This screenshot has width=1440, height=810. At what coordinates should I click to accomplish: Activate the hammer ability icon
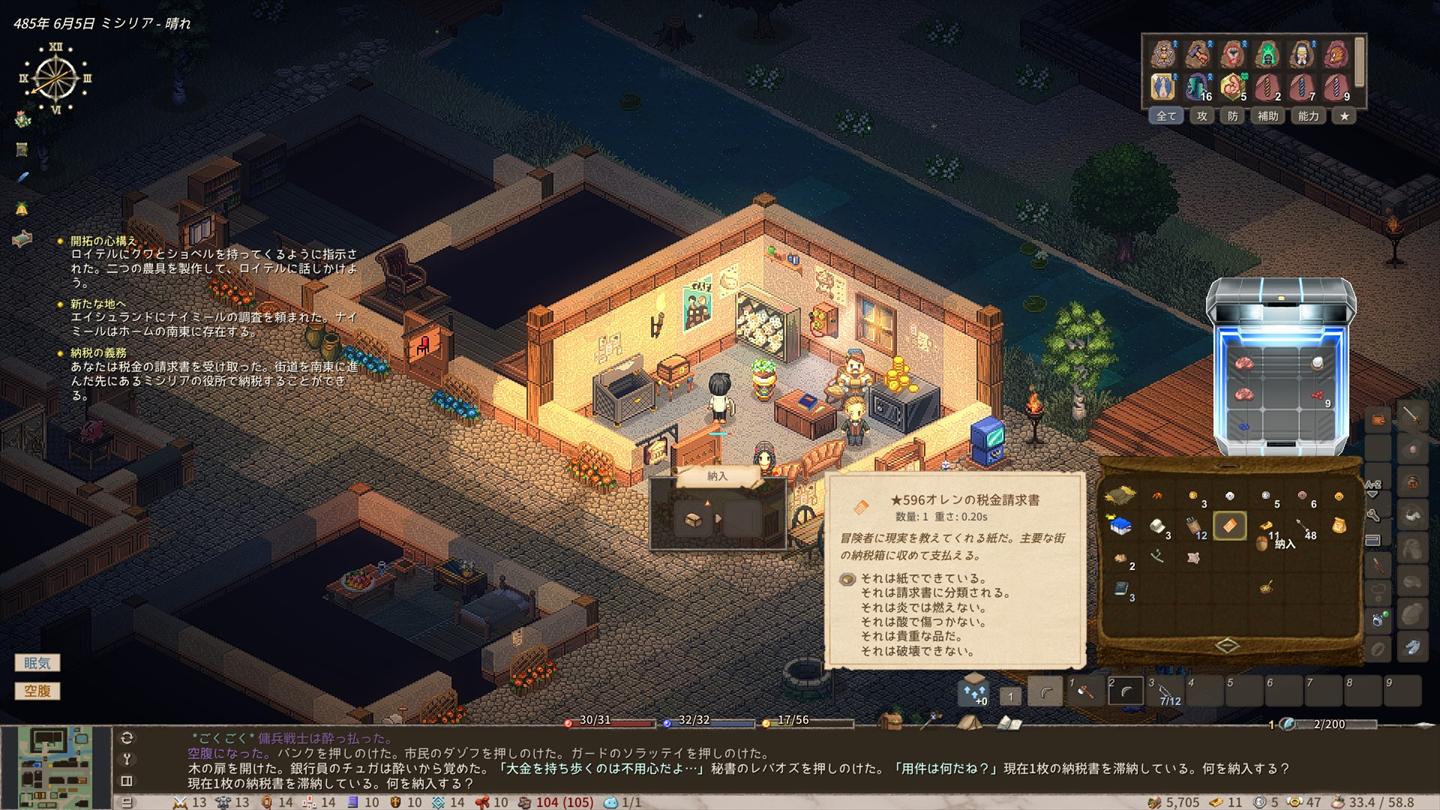click(x=1197, y=54)
